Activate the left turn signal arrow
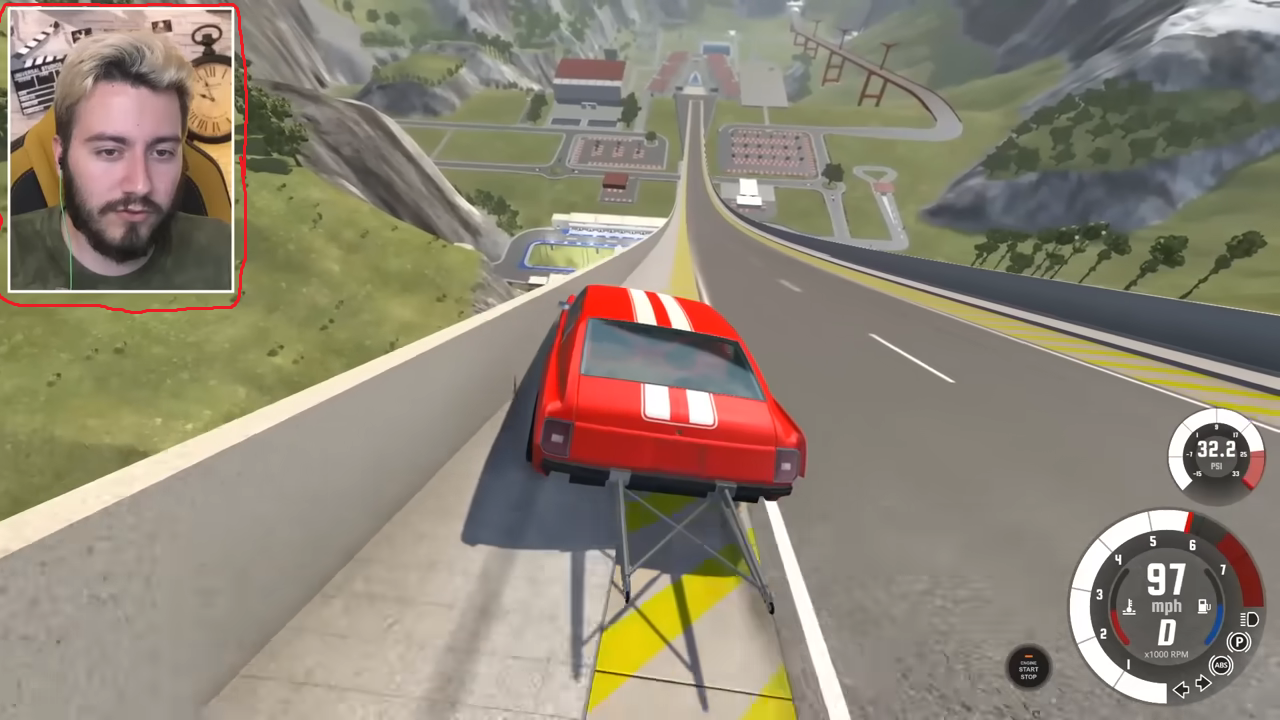 (1181, 689)
